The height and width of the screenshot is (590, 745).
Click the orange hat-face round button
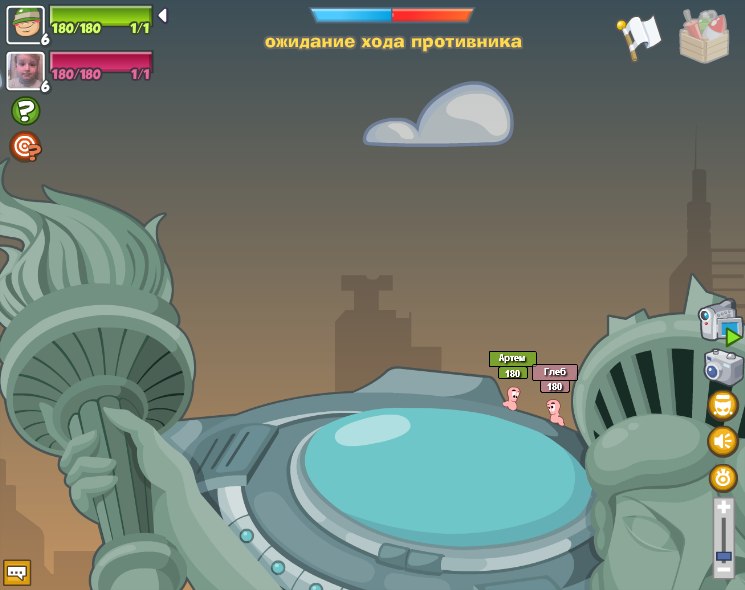coord(723,405)
